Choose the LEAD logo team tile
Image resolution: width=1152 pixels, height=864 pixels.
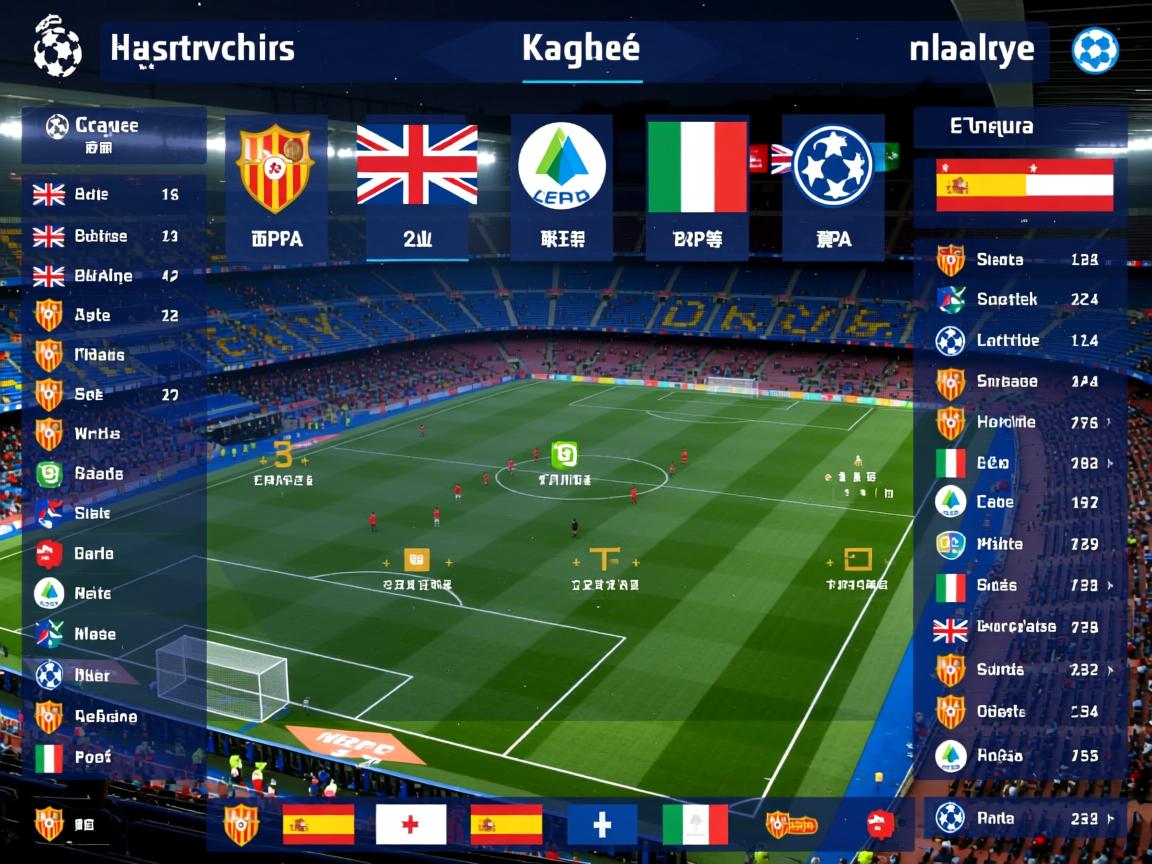[x=561, y=186]
